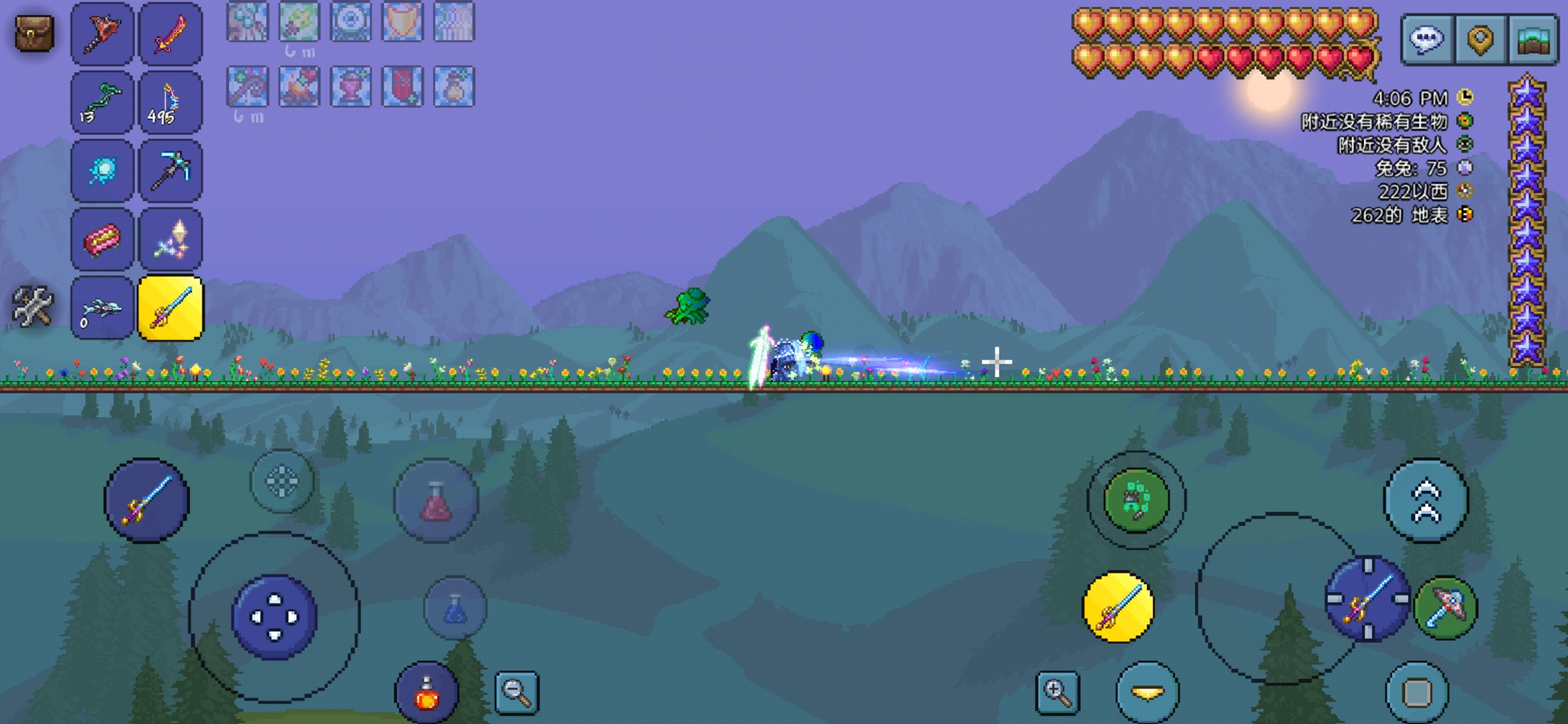Use the red healing potion button

click(x=436, y=501)
